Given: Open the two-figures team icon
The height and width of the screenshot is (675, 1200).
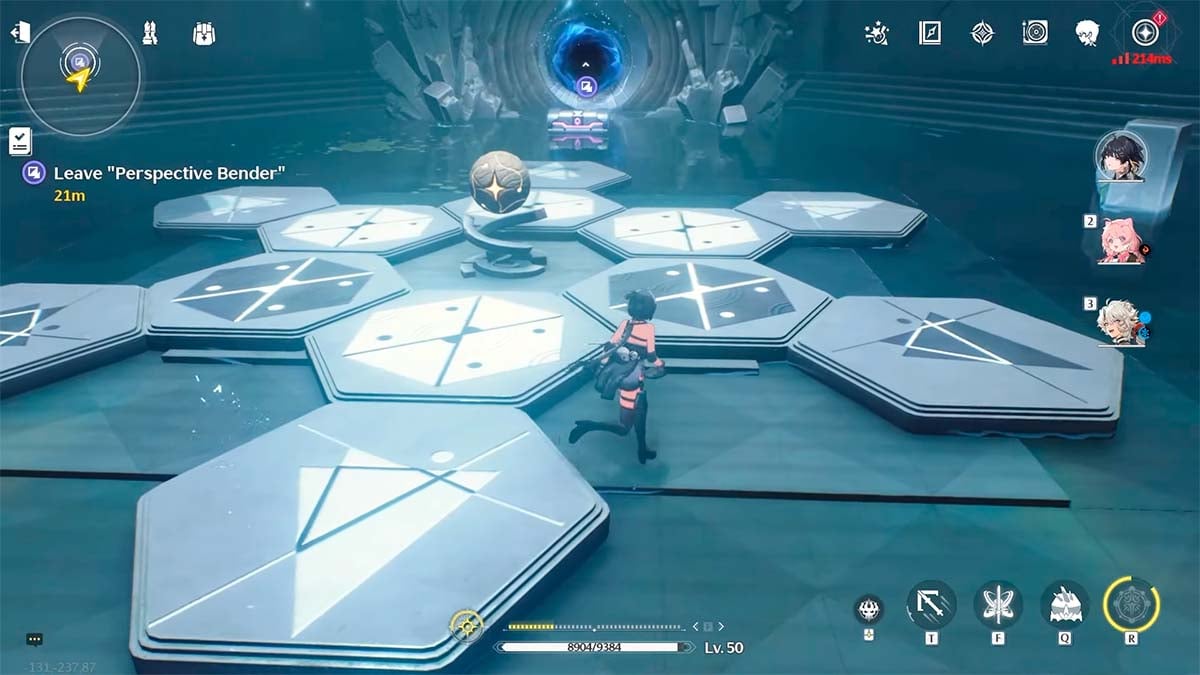Looking at the screenshot, I should (x=152, y=34).
